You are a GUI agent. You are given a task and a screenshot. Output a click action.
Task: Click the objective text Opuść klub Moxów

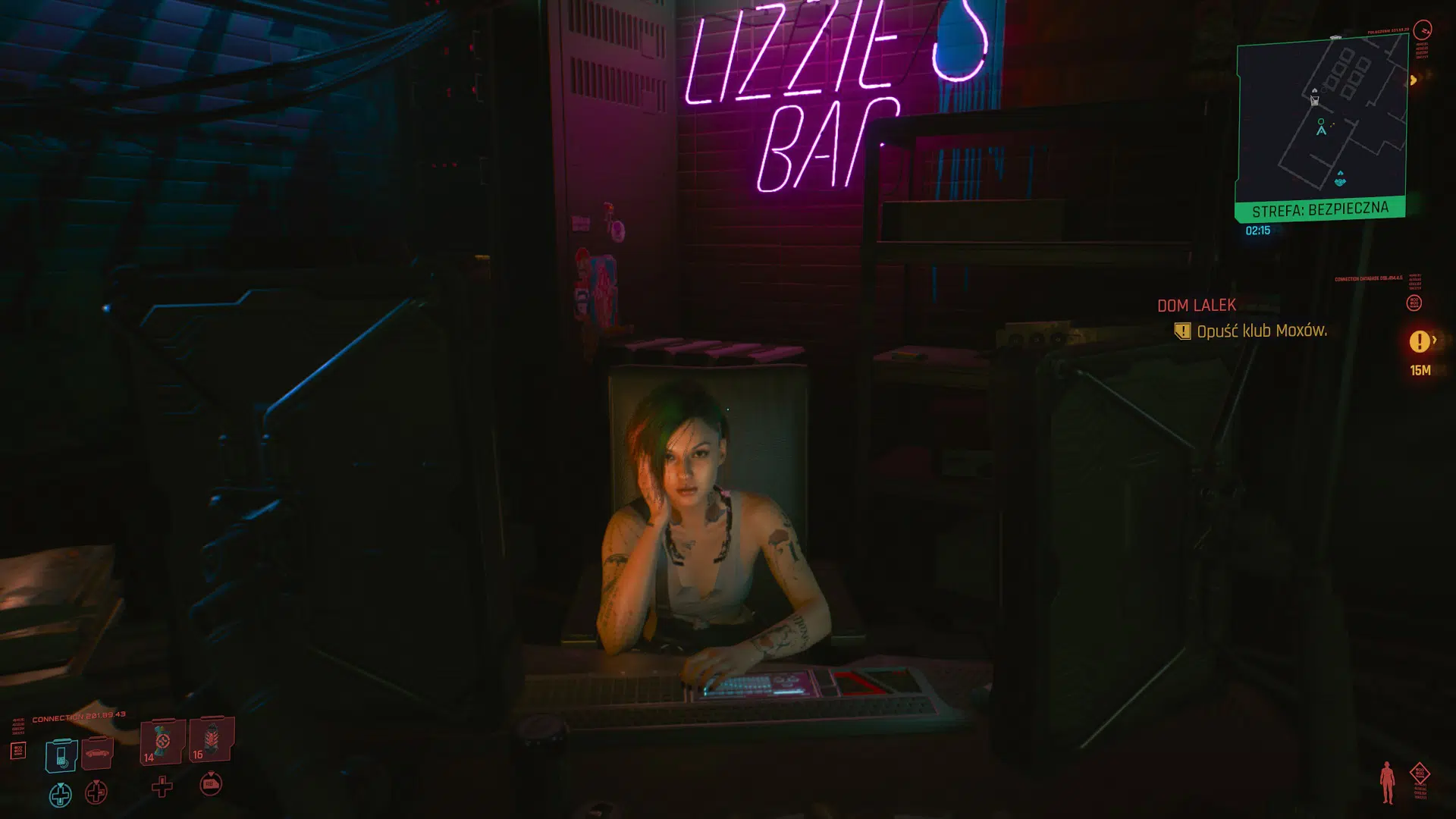1261,331
